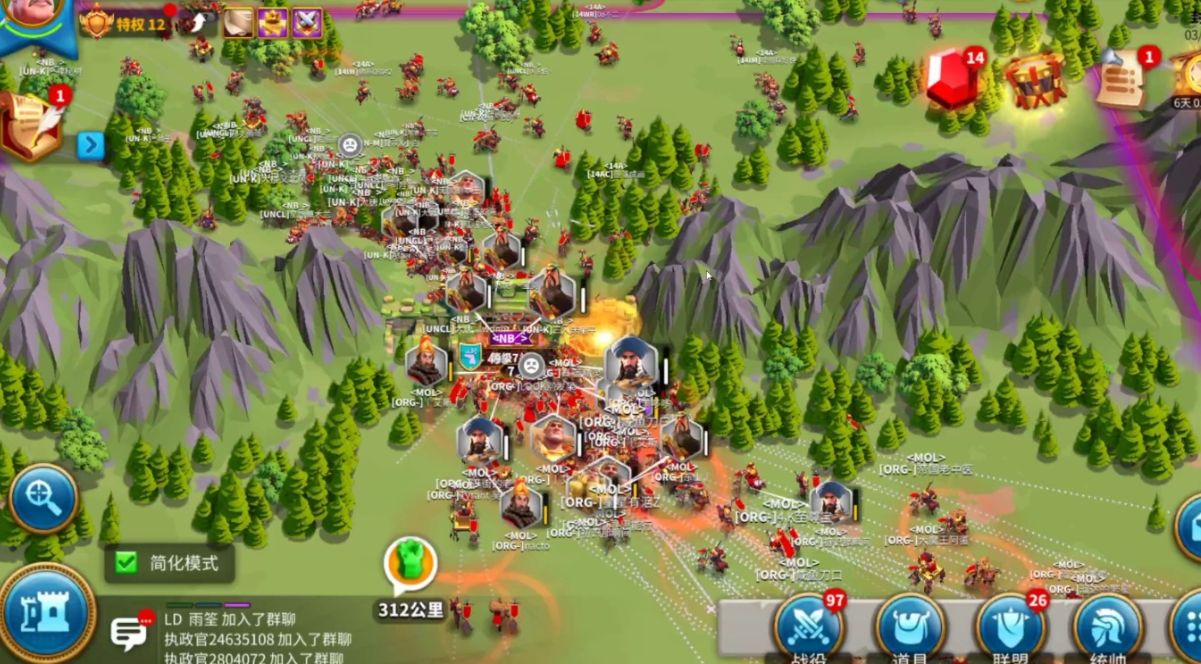Open the 道具 items bag
The height and width of the screenshot is (664, 1201).
[x=910, y=628]
